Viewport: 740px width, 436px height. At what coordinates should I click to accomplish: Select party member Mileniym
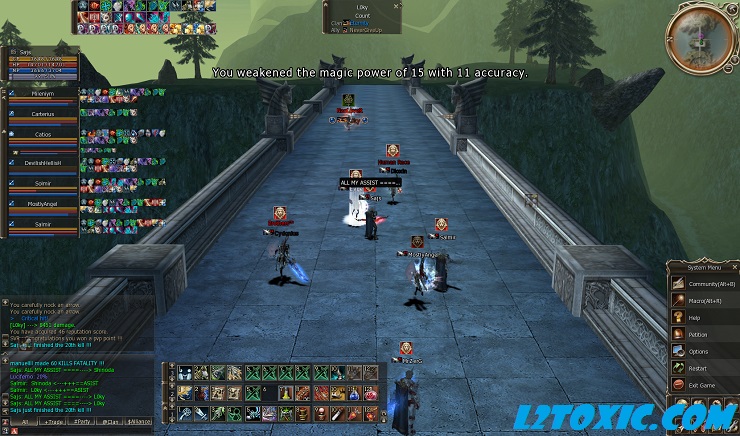(42, 93)
